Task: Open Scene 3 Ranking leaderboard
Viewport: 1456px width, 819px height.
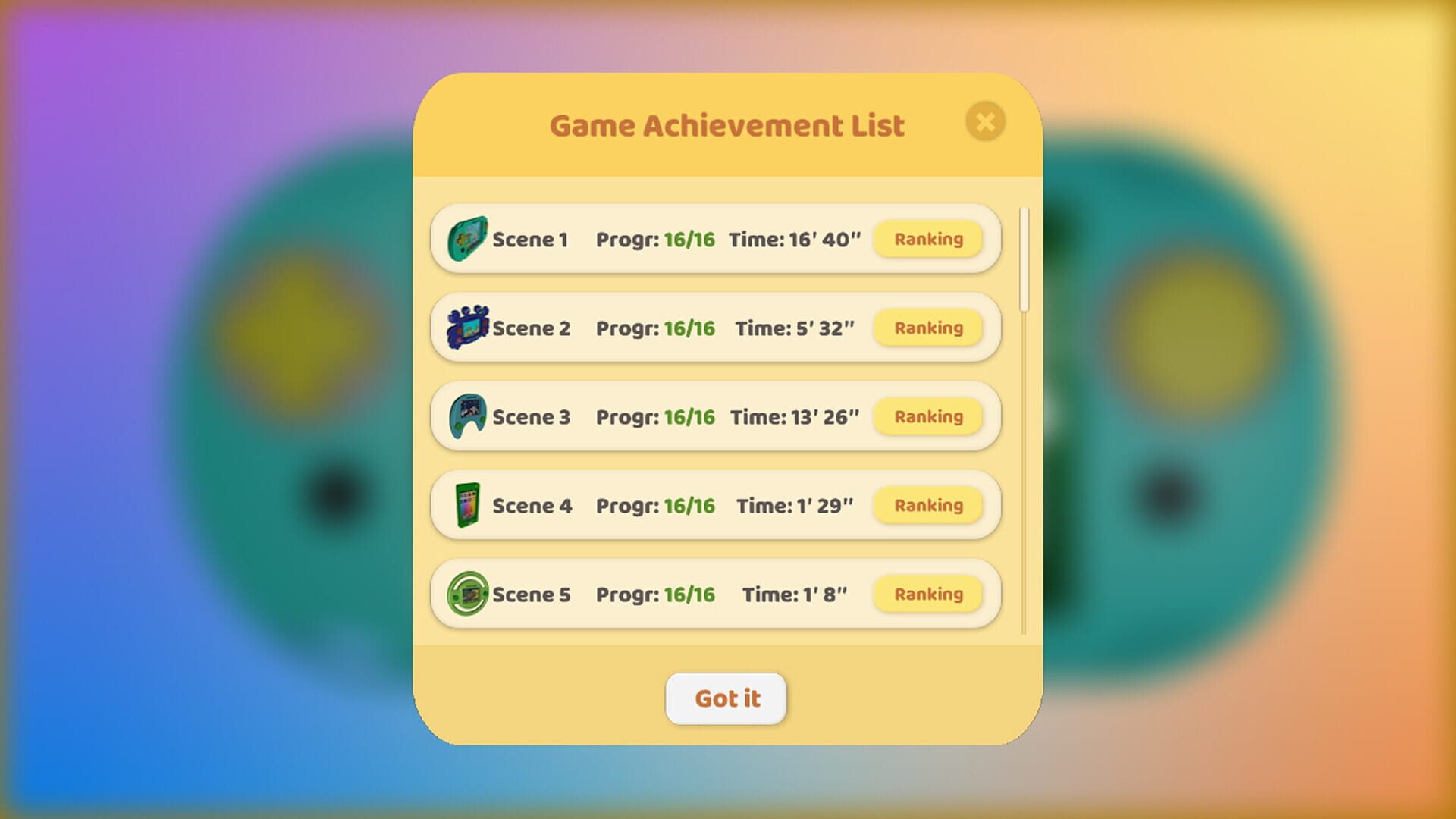Action: tap(927, 416)
